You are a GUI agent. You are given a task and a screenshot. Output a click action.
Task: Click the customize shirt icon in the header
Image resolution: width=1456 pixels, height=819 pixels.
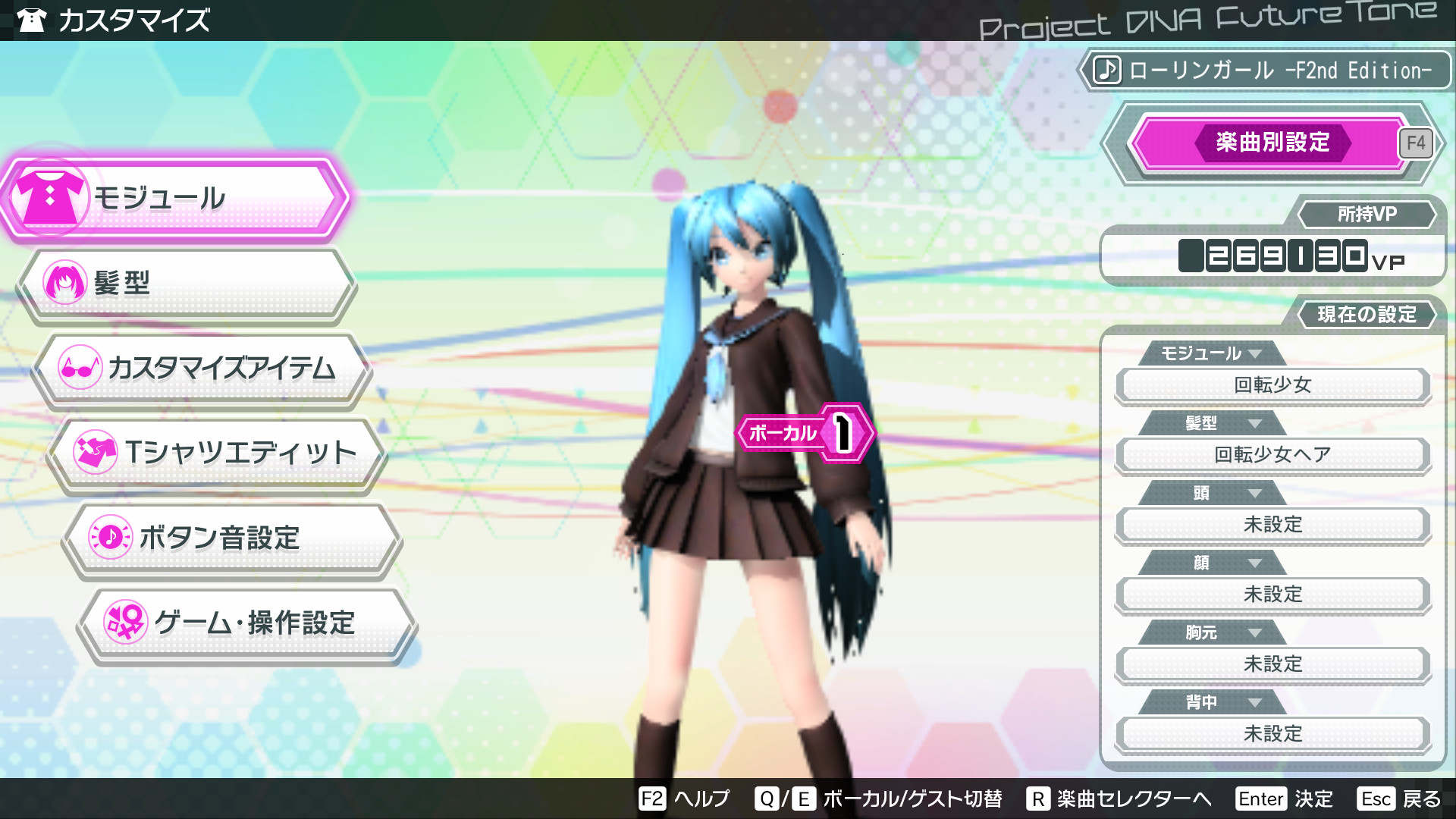tap(31, 20)
